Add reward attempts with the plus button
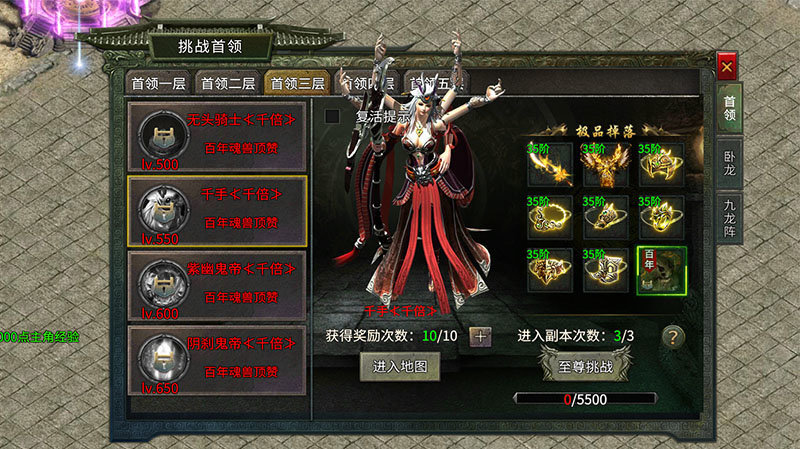The height and width of the screenshot is (449, 800). tap(481, 336)
